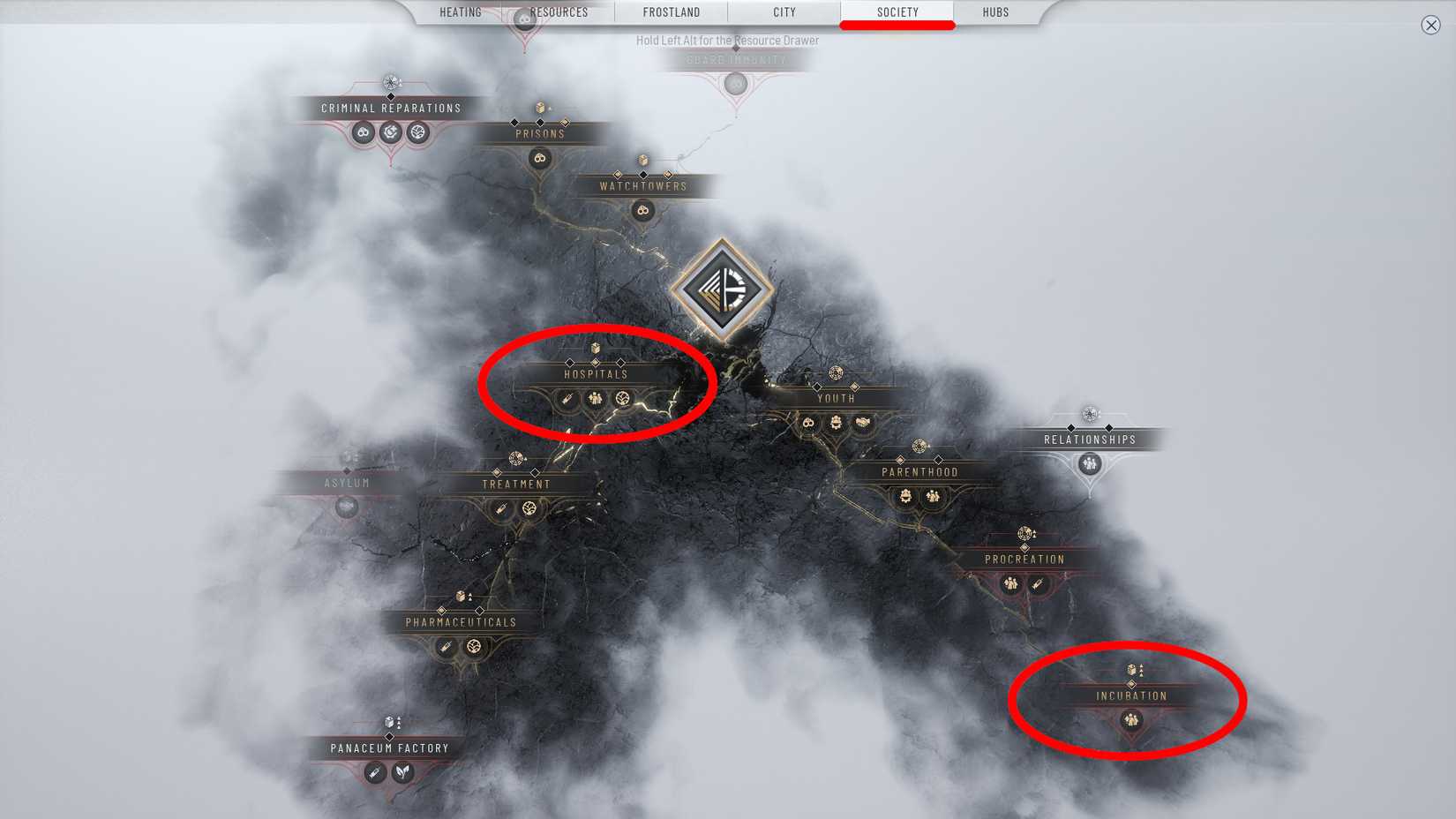This screenshot has width=1456, height=819.
Task: Click the leaf icon under Panaceum Factory
Action: tap(402, 770)
